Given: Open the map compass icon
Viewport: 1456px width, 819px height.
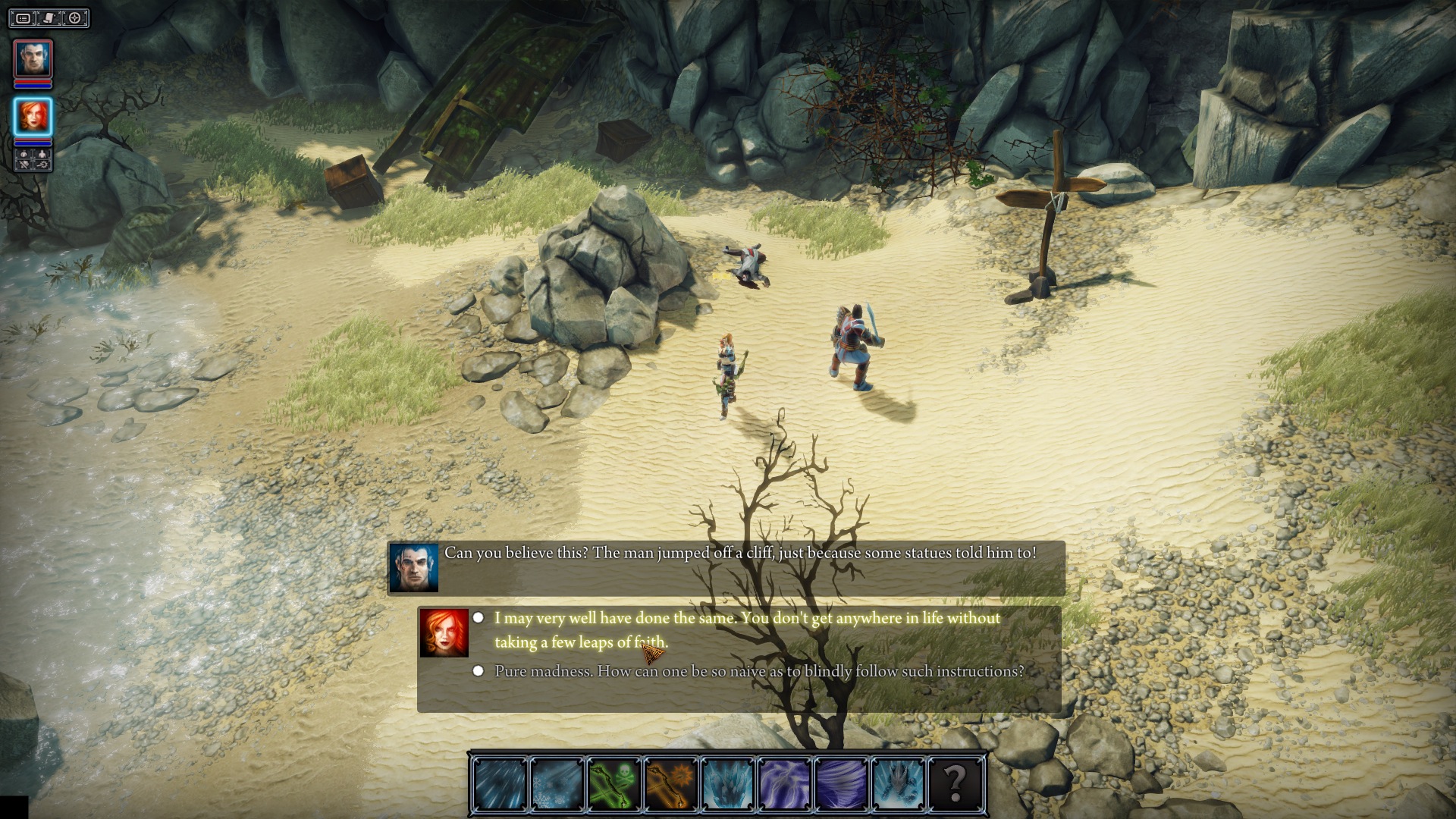Looking at the screenshot, I should tap(75, 18).
